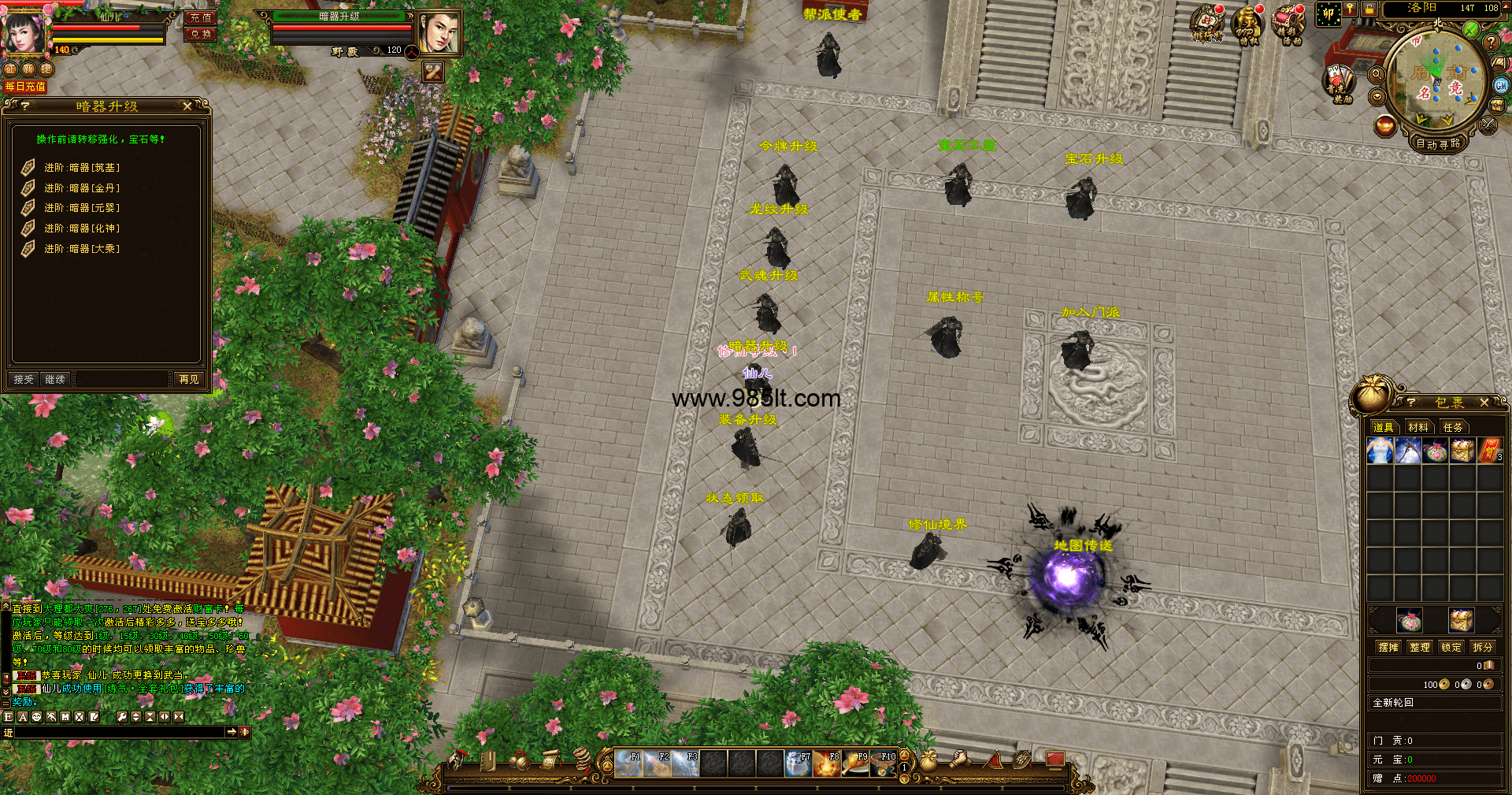Click the magnifier button beside the minimap
Image resolution: width=1512 pixels, height=795 pixels.
click(x=1377, y=75)
